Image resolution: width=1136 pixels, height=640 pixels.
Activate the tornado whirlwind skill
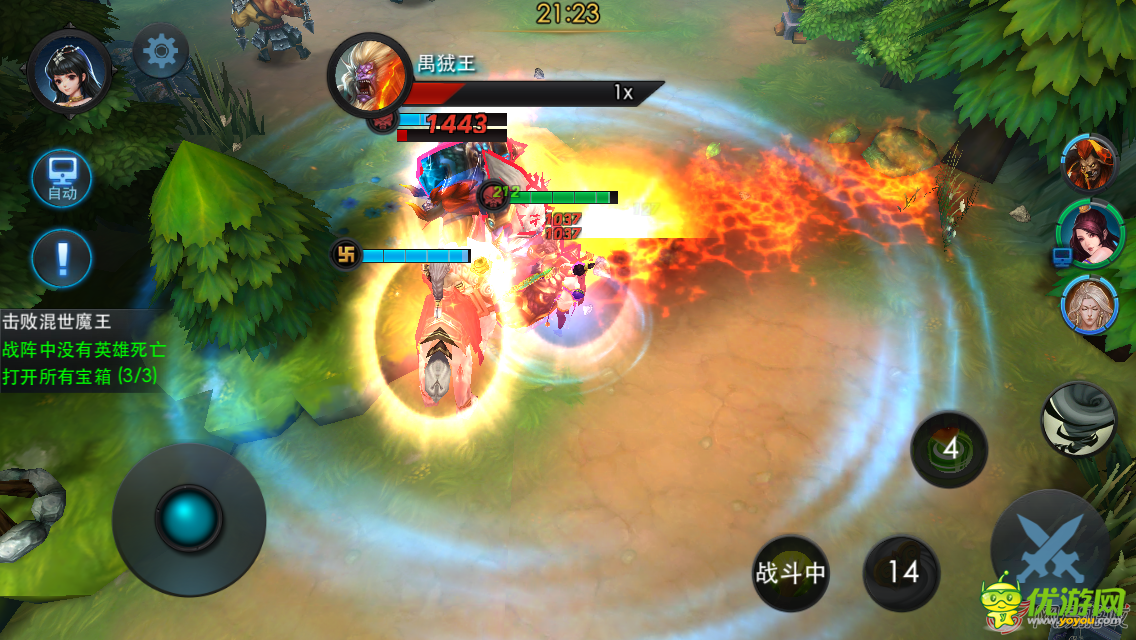click(x=1079, y=420)
